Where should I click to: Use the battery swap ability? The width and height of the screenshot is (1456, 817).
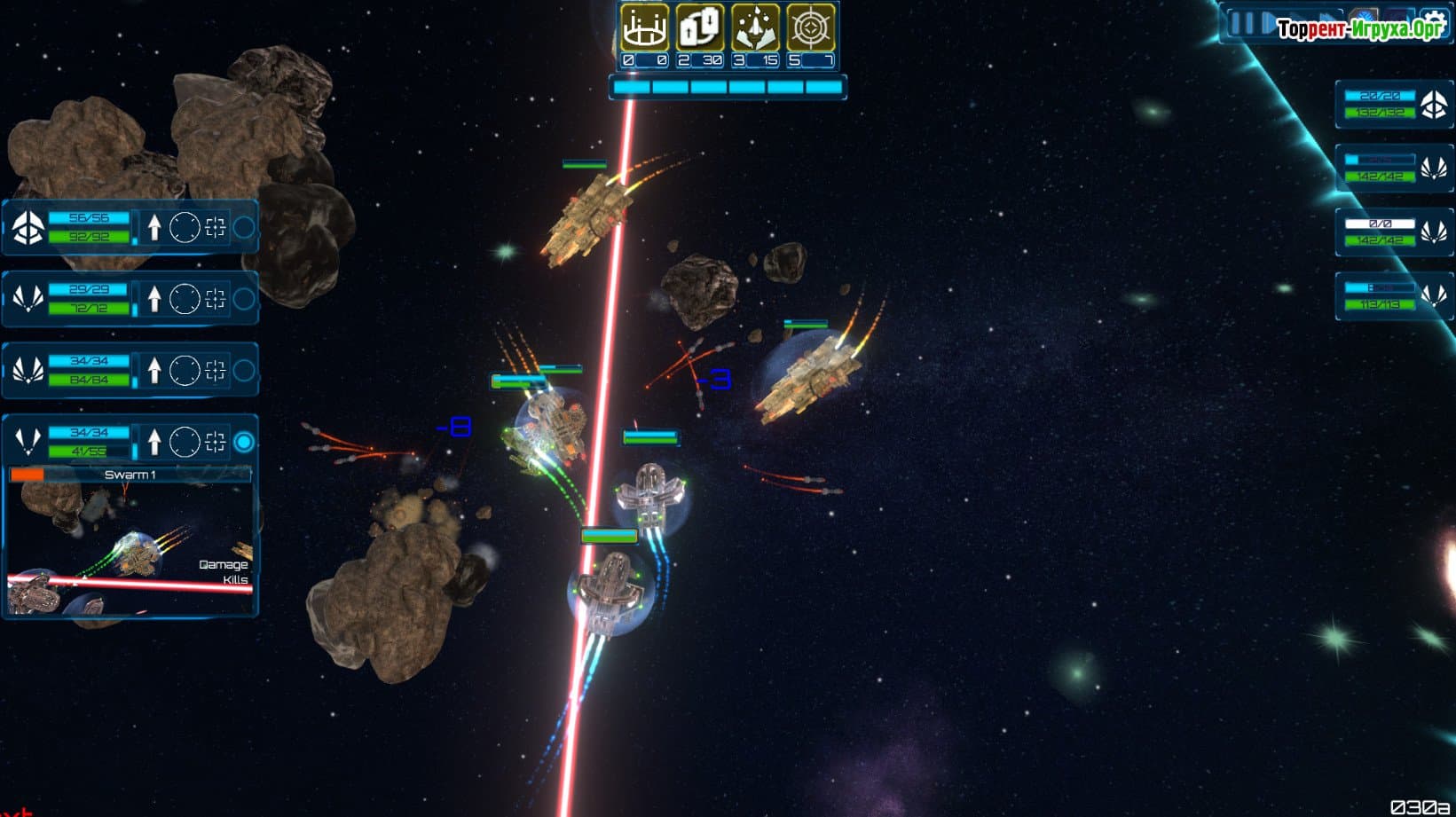pos(699,27)
